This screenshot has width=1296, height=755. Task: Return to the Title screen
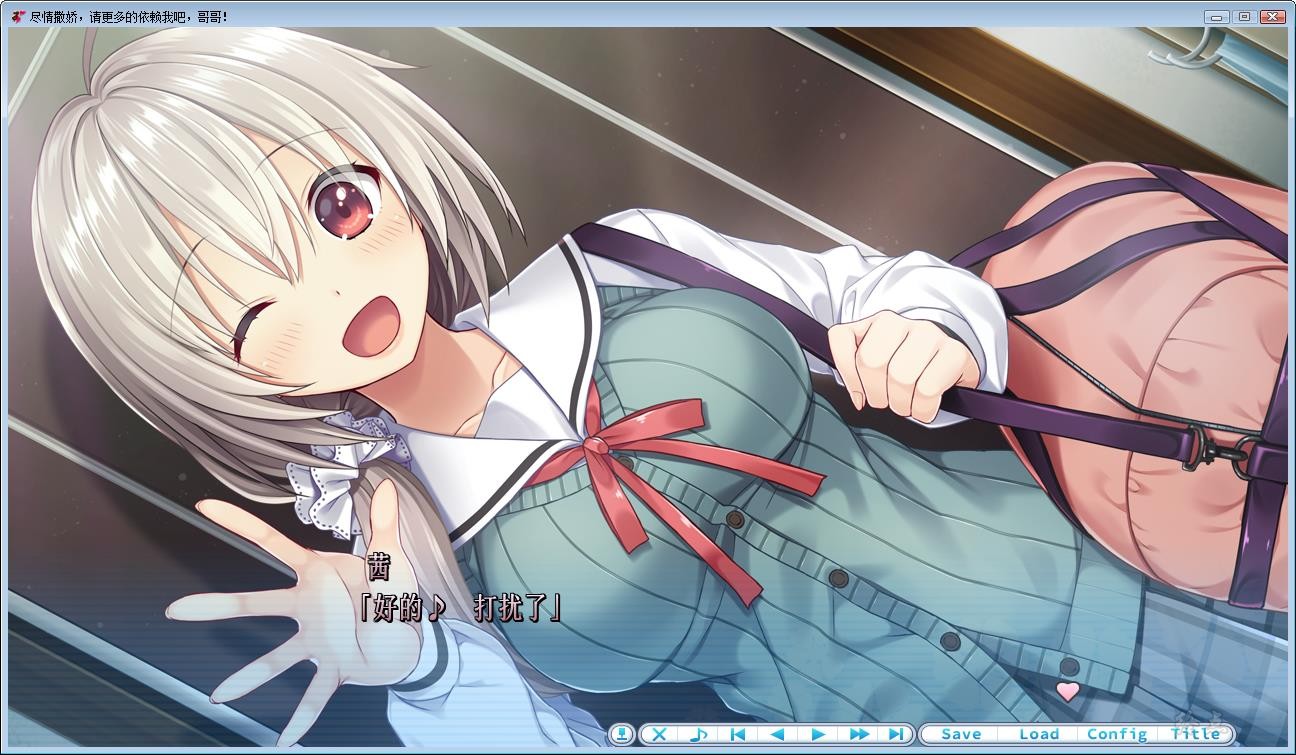pos(1193,733)
